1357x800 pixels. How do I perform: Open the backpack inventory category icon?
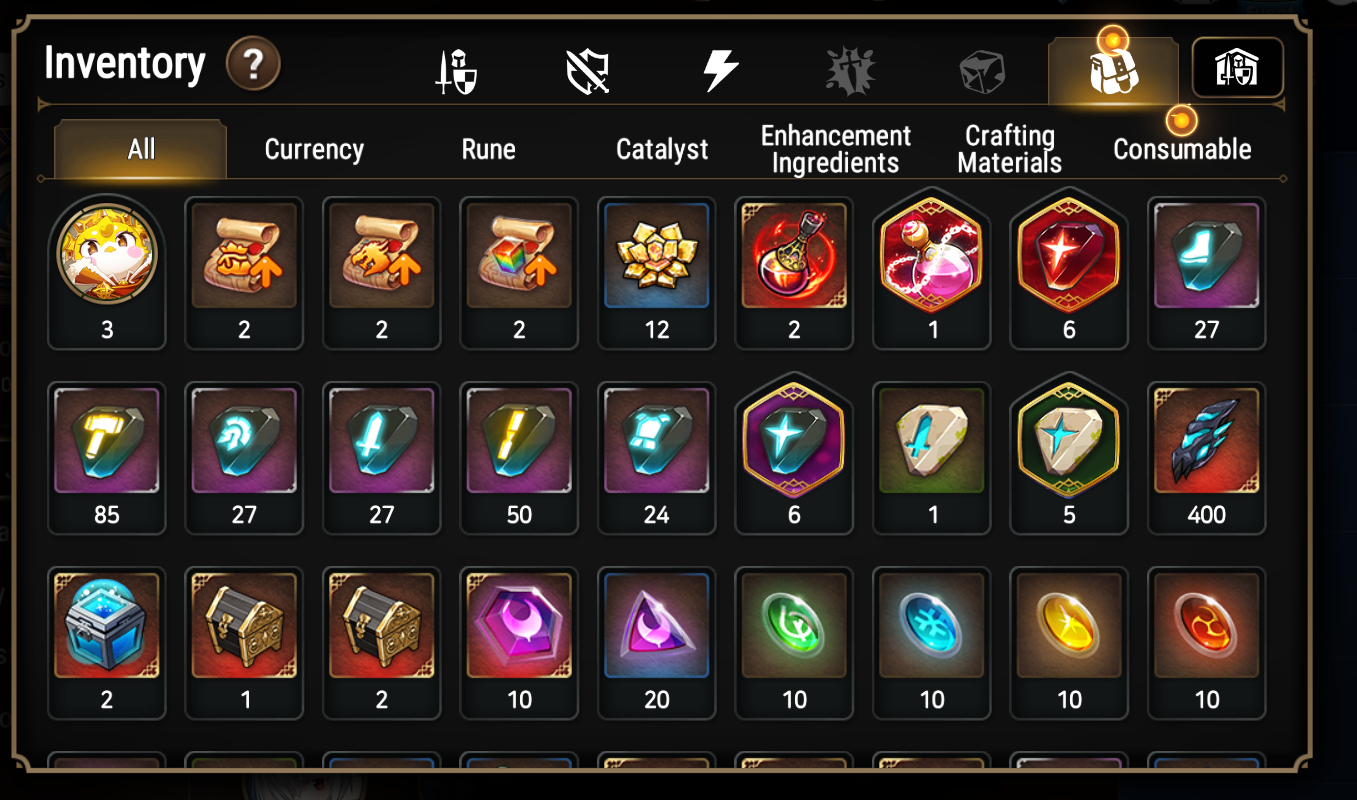point(1113,68)
